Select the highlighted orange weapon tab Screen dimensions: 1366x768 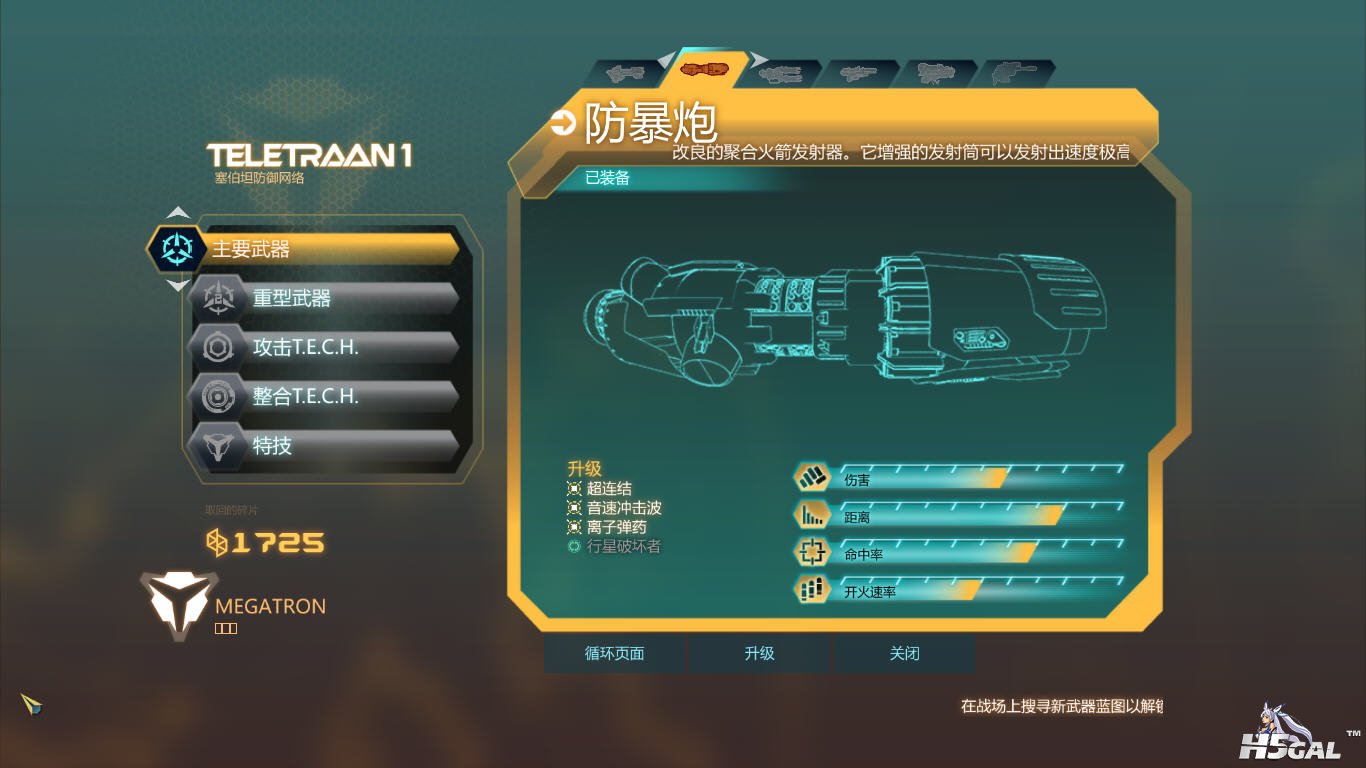coord(706,70)
